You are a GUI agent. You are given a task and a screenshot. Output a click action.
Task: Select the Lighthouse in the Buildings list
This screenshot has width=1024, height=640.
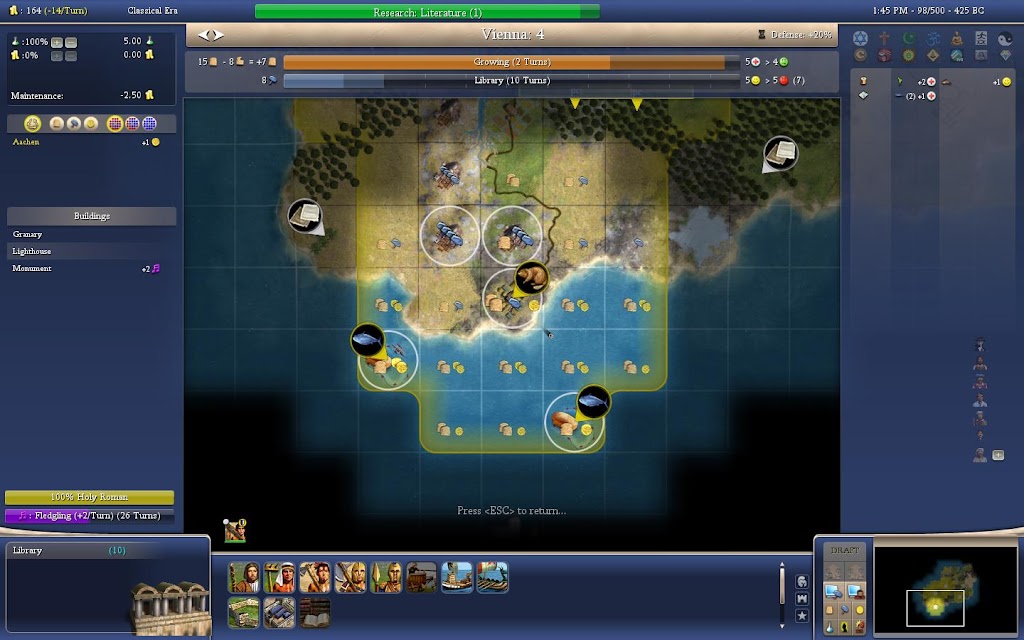[32, 252]
